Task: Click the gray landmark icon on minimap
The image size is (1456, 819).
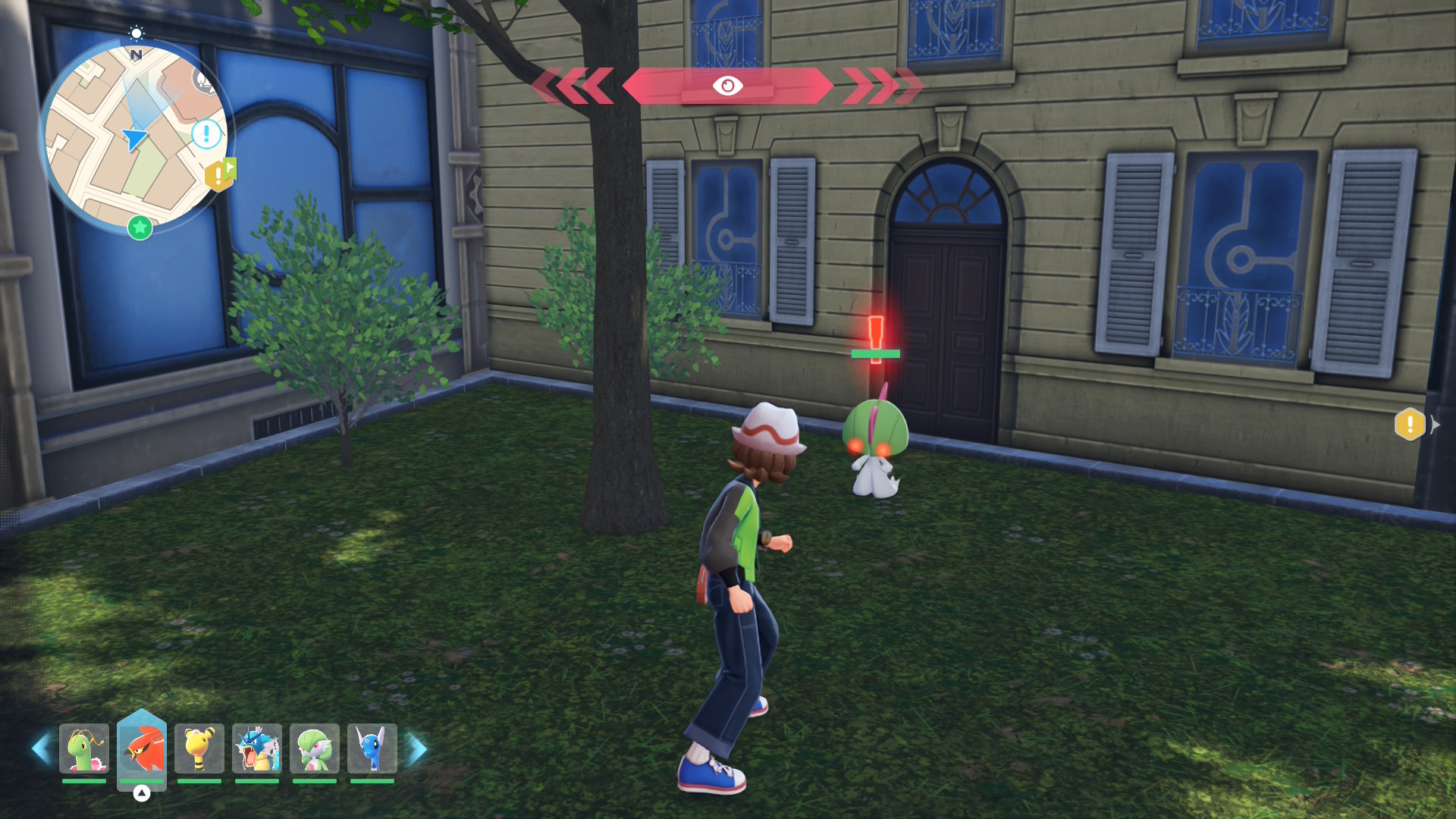Action: (x=204, y=80)
